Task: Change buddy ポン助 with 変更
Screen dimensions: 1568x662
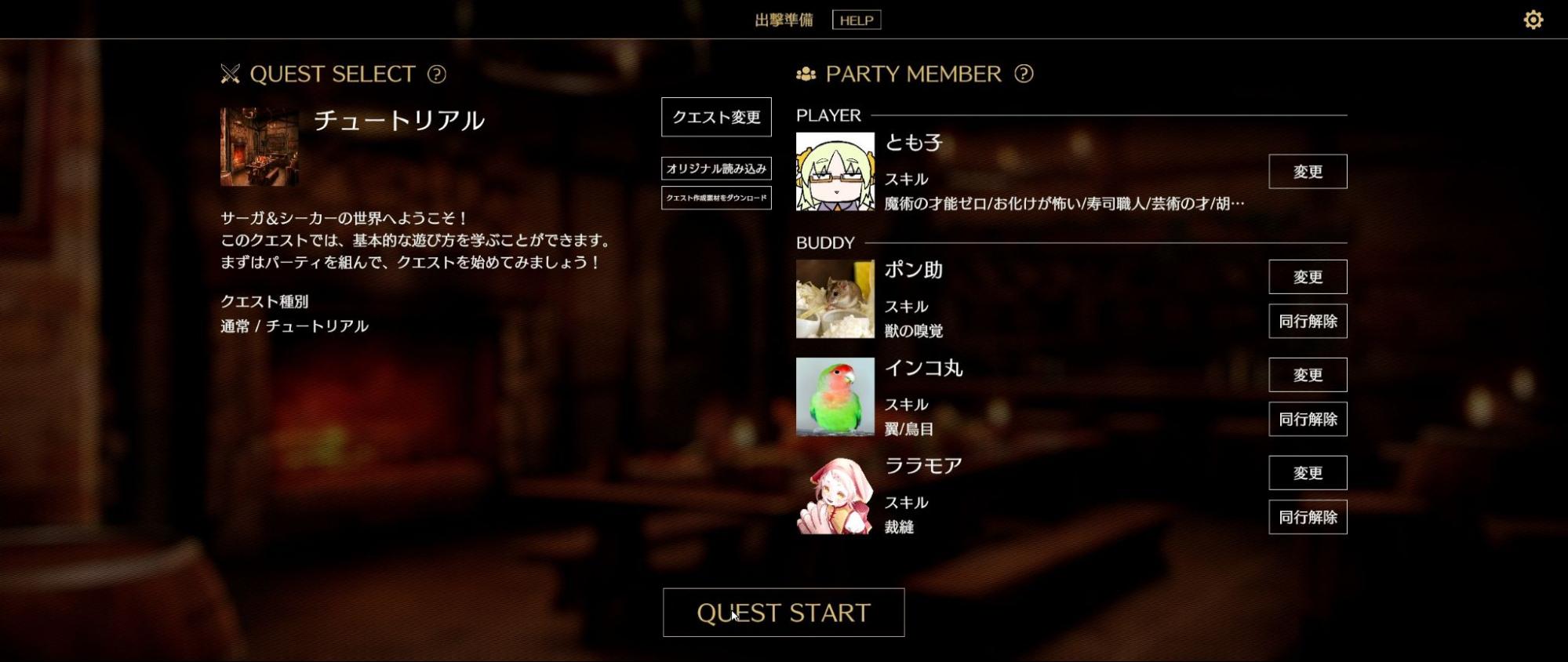Action: pos(1307,276)
